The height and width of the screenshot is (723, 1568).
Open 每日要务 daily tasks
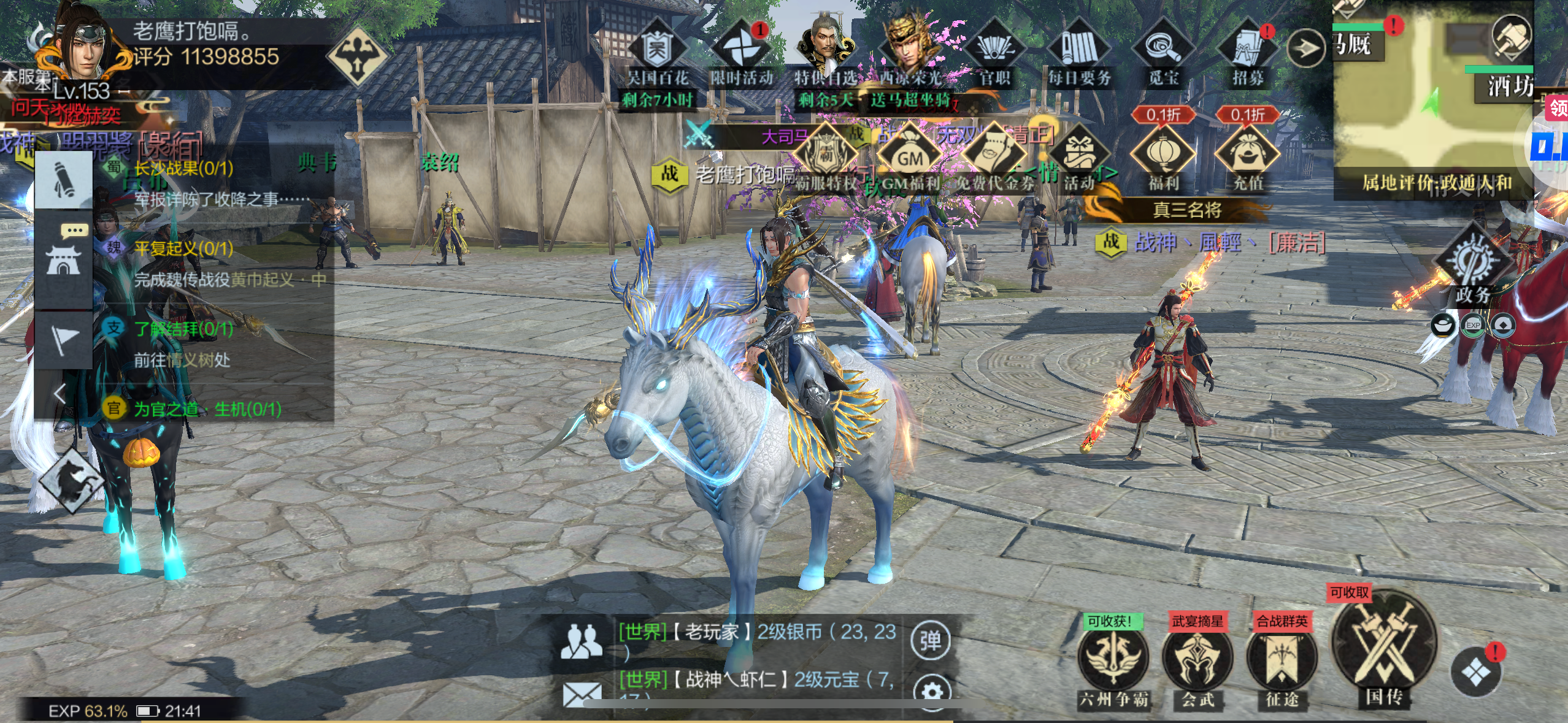[1079, 49]
